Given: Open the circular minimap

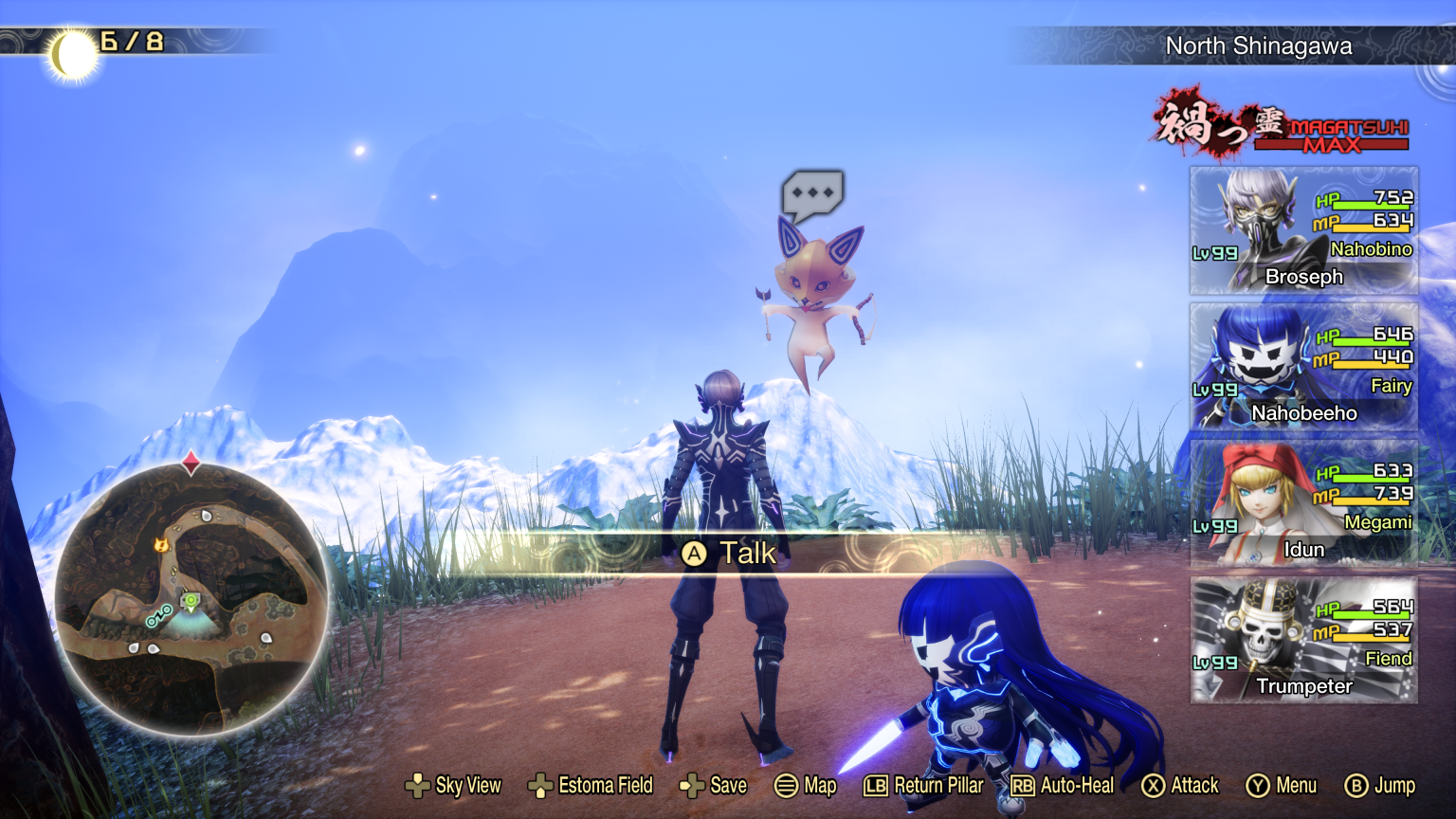Looking at the screenshot, I should pyautogui.click(x=191, y=598).
